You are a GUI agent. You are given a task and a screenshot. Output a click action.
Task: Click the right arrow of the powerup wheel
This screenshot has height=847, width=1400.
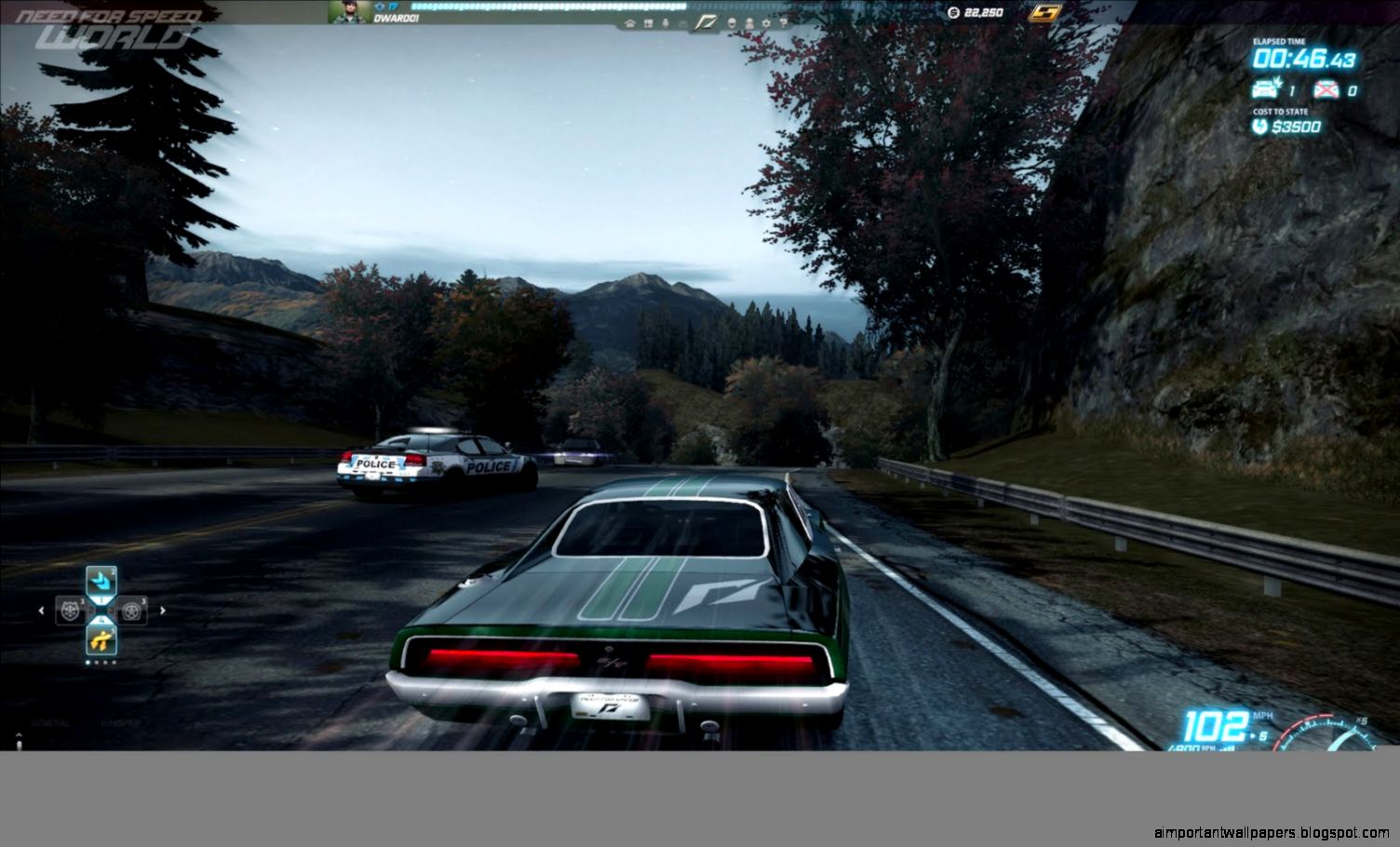coord(163,610)
